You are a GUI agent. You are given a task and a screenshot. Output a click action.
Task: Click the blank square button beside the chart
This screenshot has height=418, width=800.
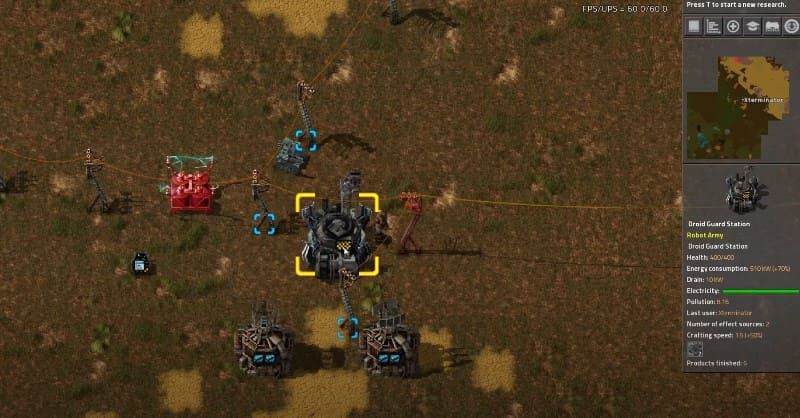(695, 27)
